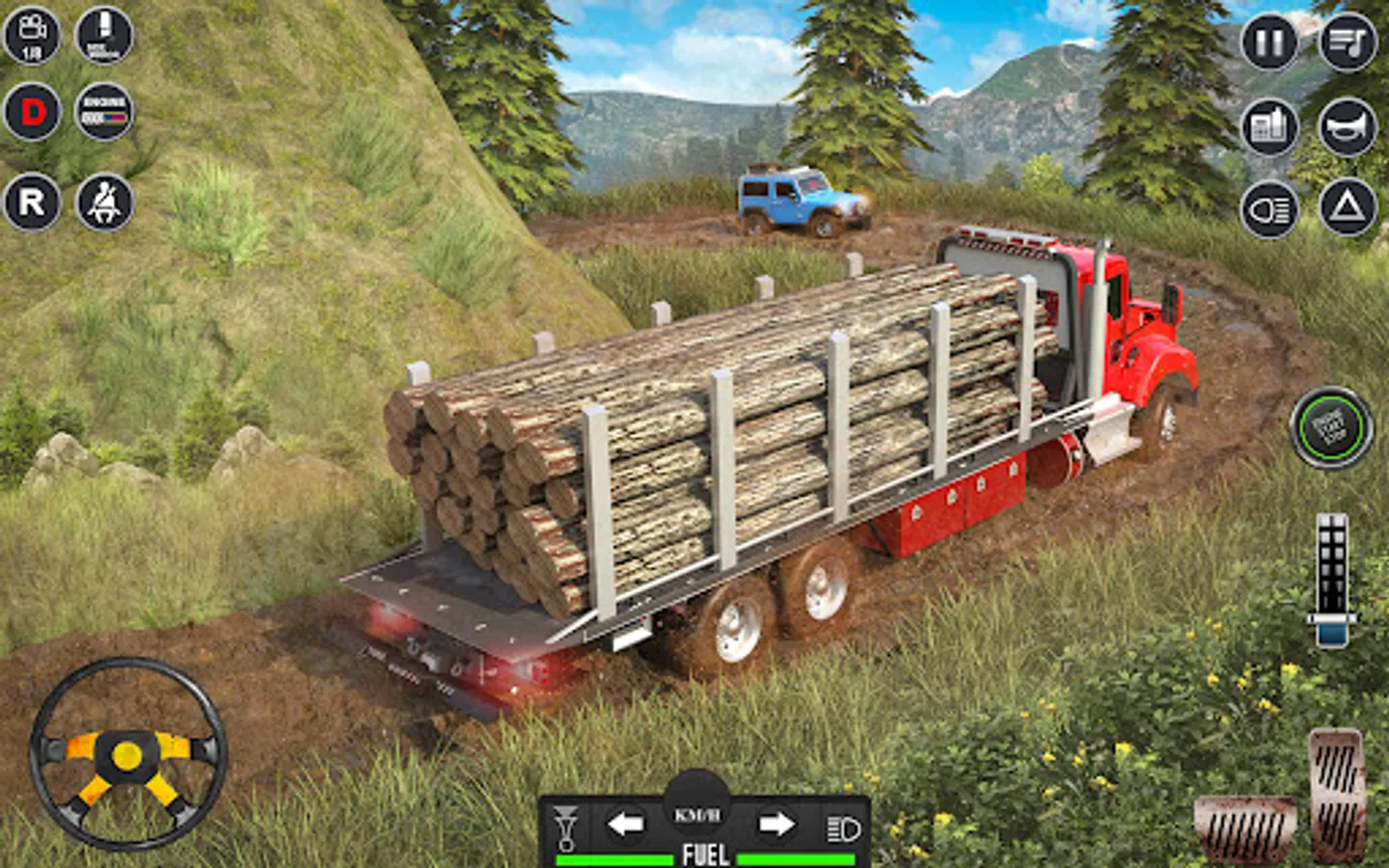Fasten the seatbelt icon

click(x=104, y=203)
